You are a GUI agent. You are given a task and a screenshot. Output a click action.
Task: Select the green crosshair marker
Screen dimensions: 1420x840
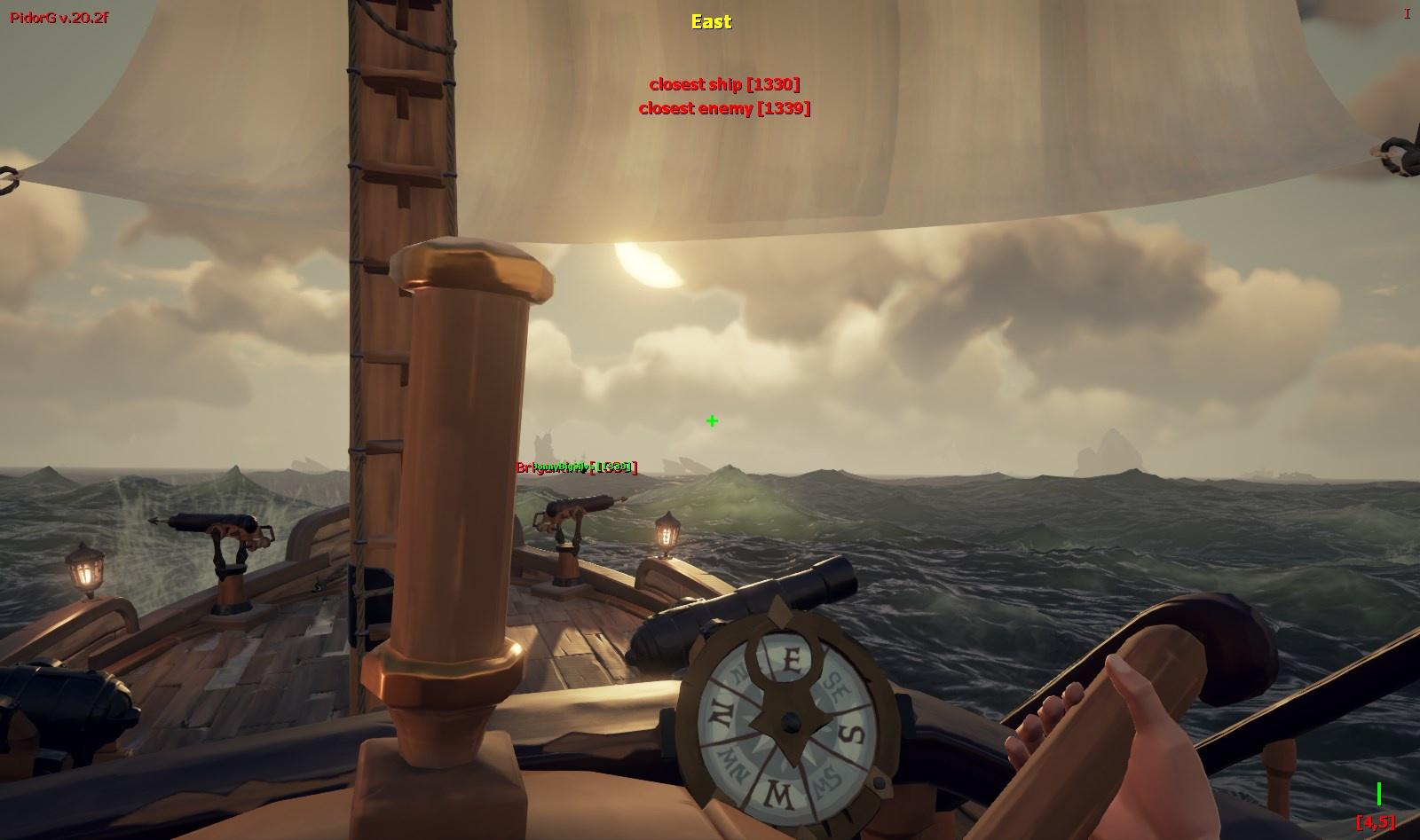pyautogui.click(x=711, y=420)
